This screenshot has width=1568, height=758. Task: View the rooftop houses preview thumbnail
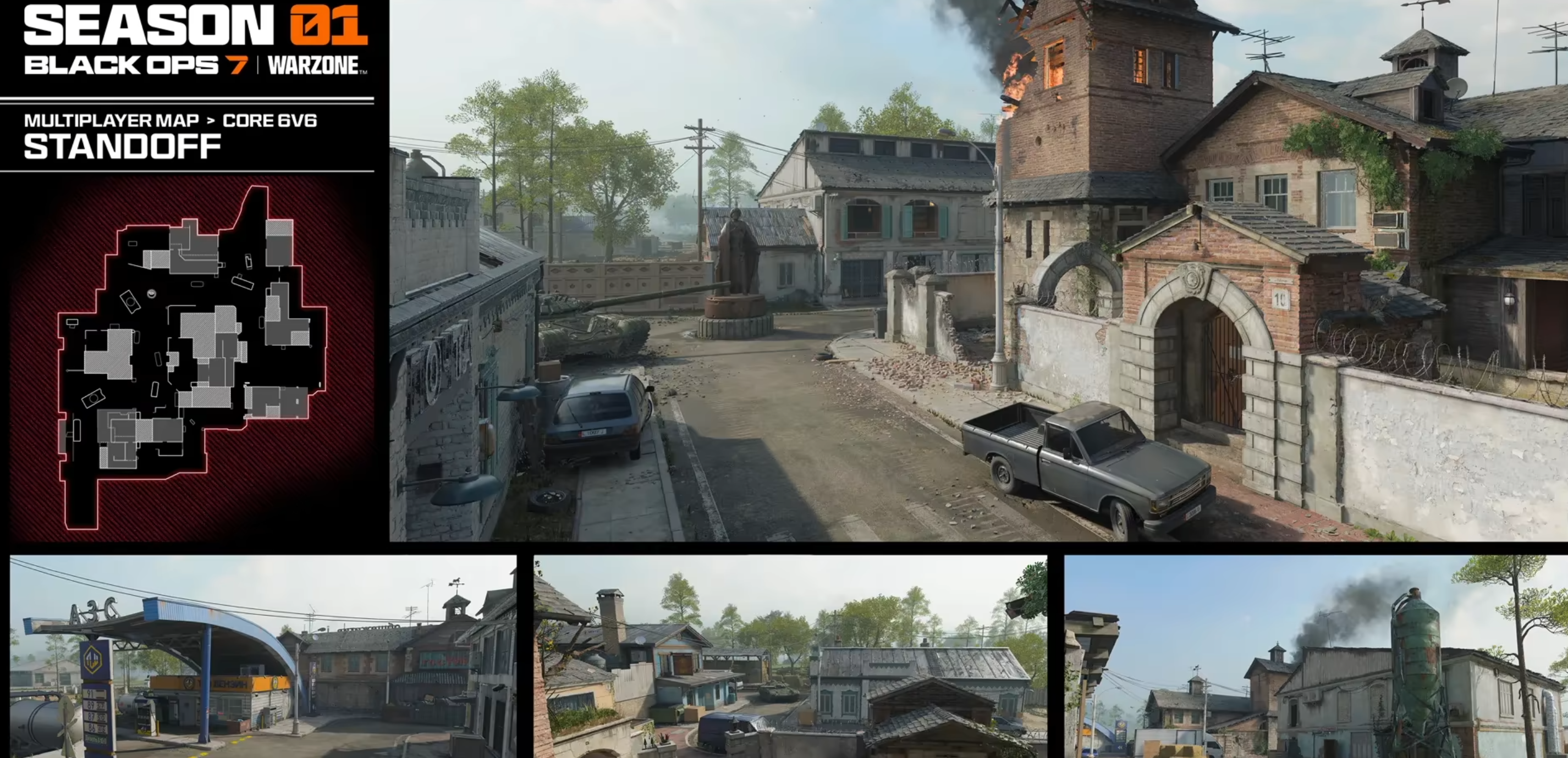tap(790, 656)
